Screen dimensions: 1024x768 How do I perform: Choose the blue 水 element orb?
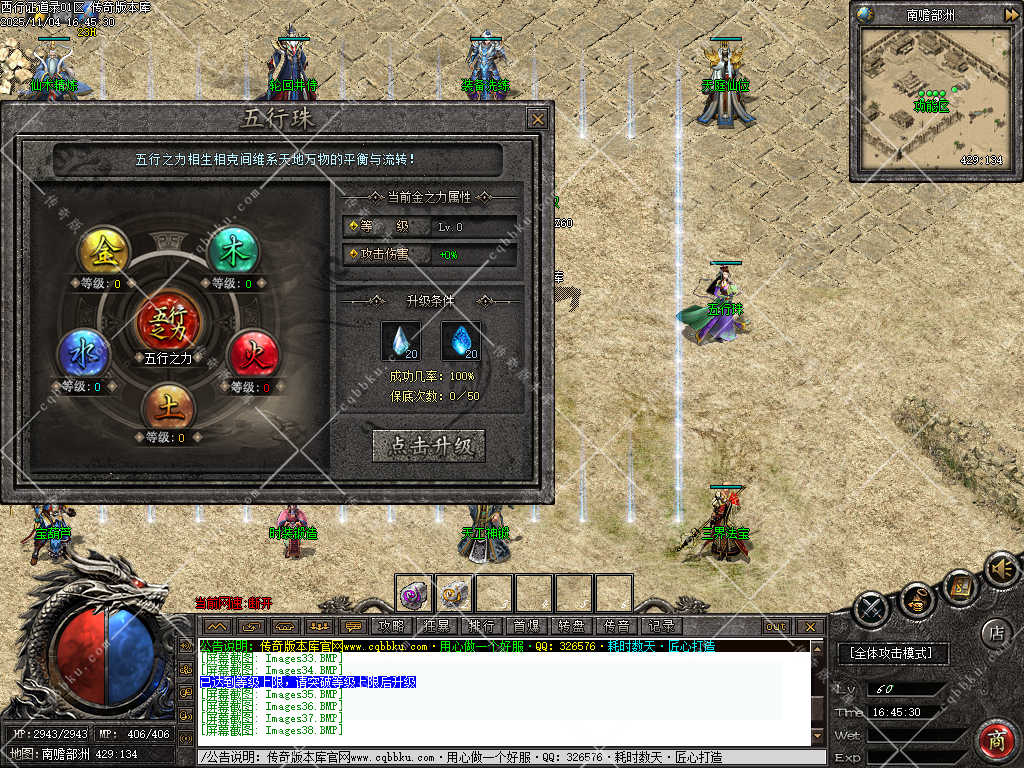(82, 355)
